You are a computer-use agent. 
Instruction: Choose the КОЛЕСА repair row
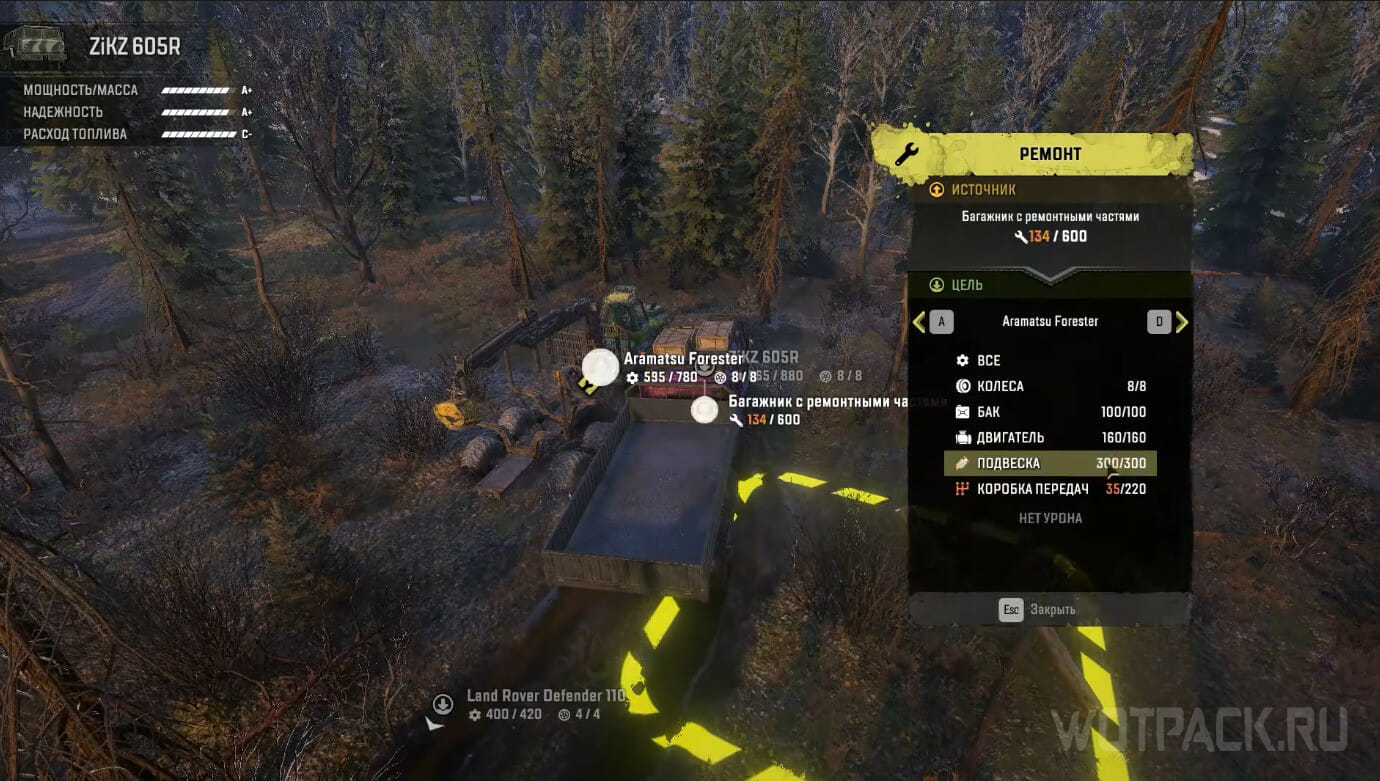pos(1049,386)
